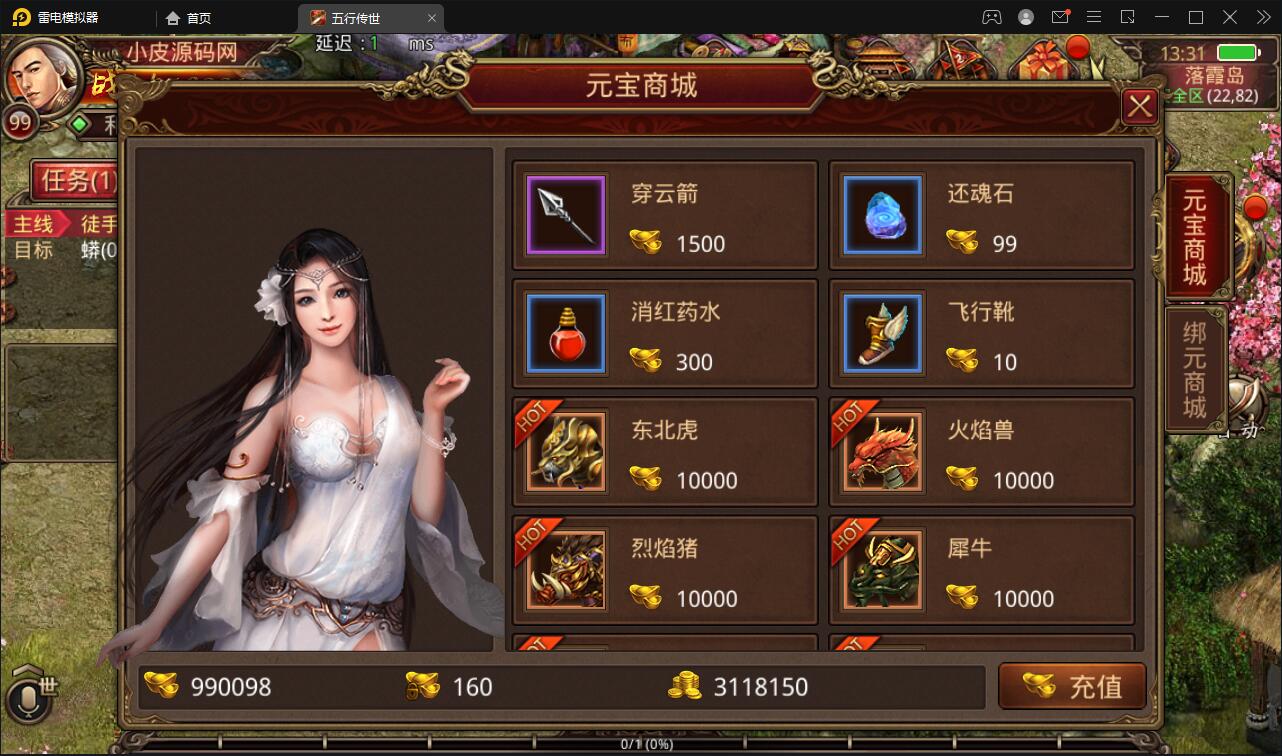Select the 犀牛 rhino mount icon
This screenshot has width=1282, height=756.
click(x=881, y=570)
